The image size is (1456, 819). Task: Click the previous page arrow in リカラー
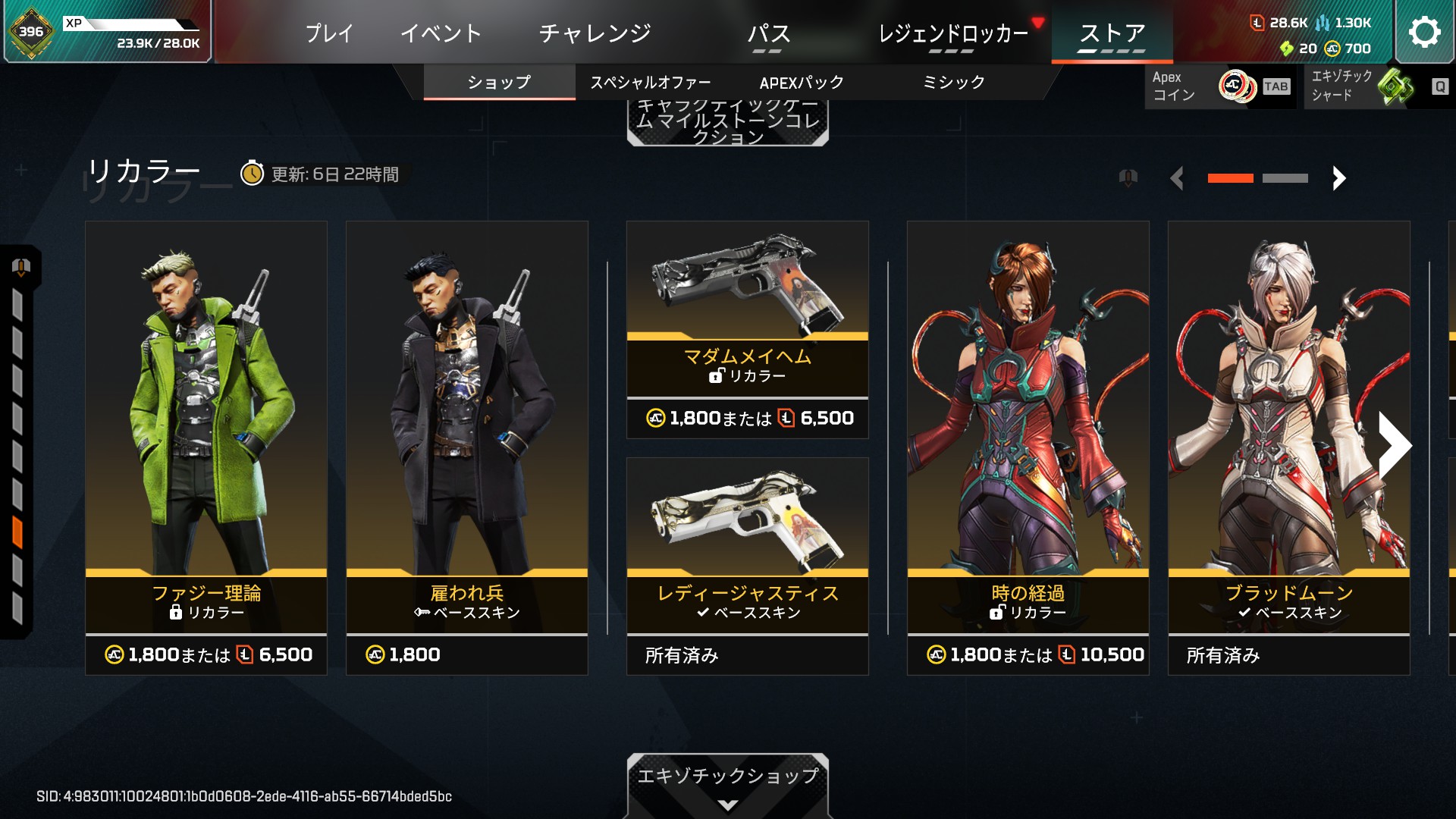[1177, 178]
